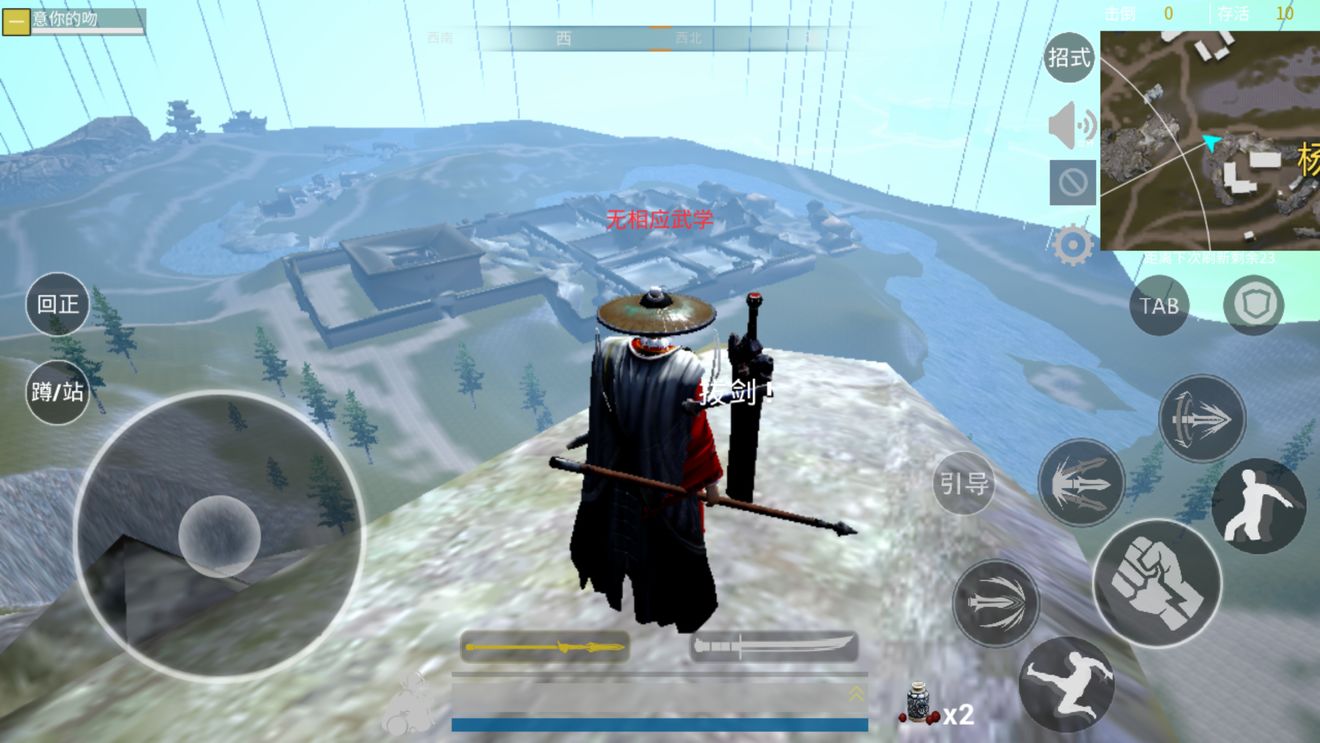Activate the flying kick jump icon
The image size is (1320, 743).
[1066, 684]
